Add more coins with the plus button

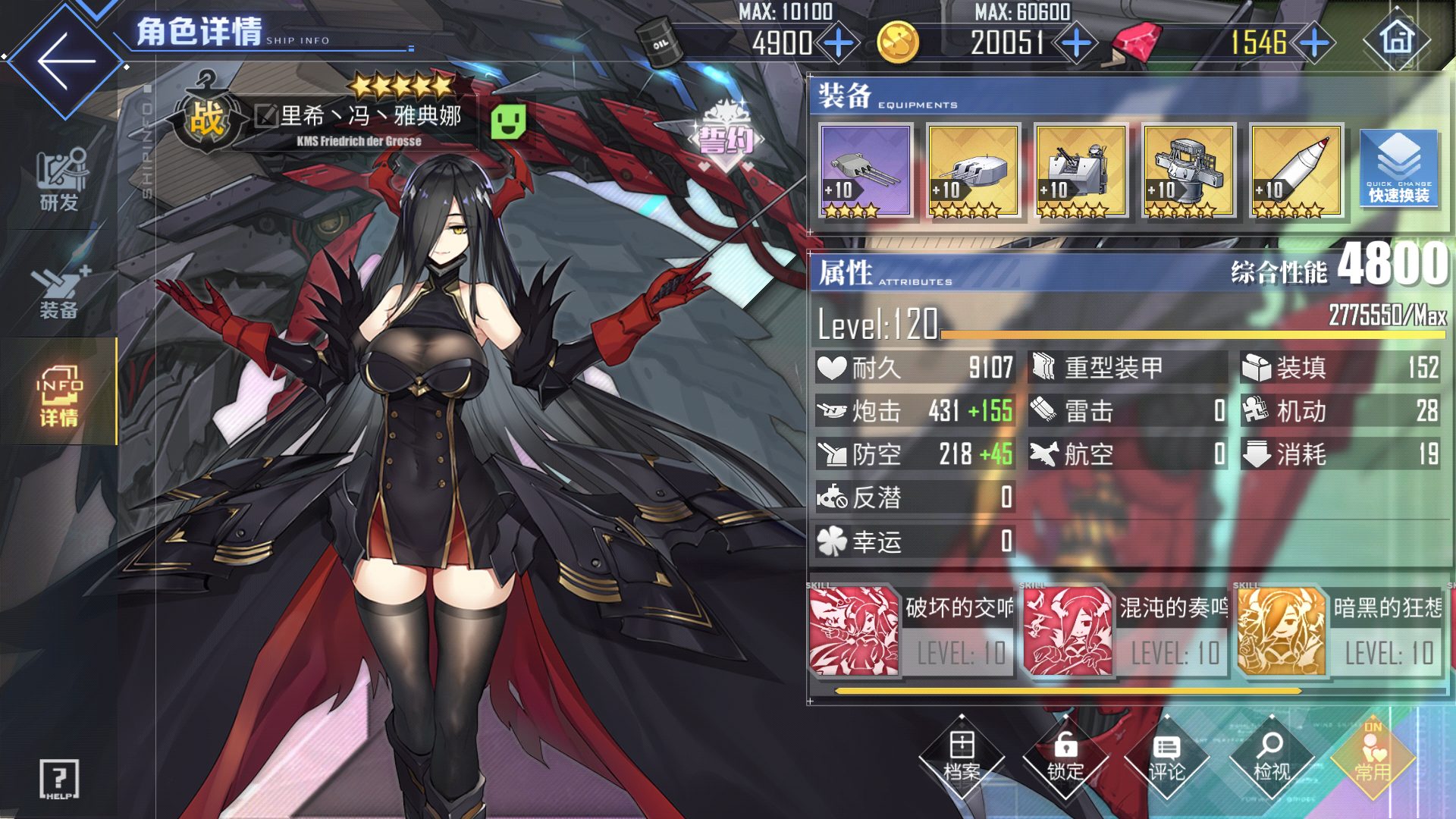(x=1076, y=43)
